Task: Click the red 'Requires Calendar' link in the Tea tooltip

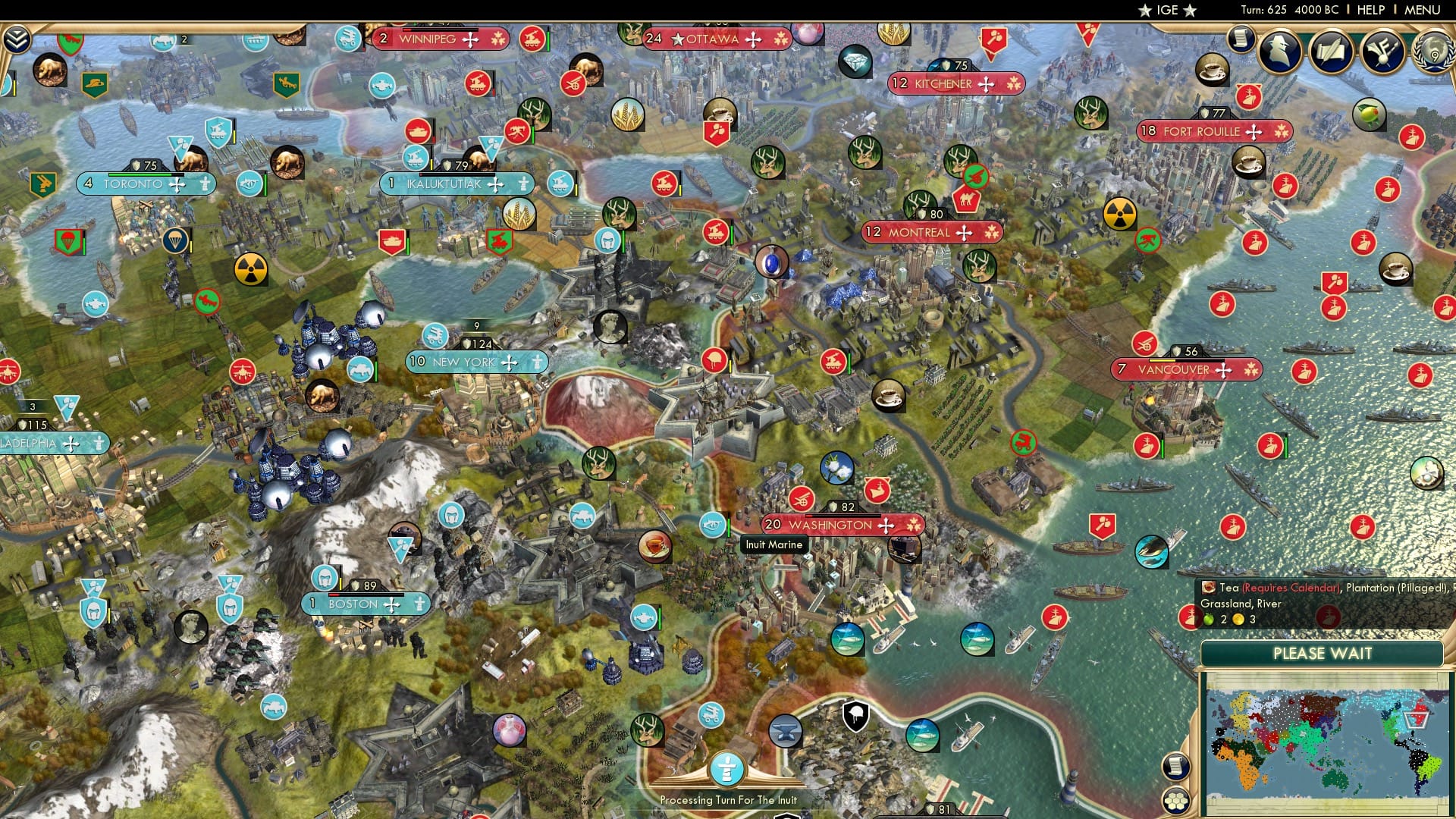Action: [1289, 588]
